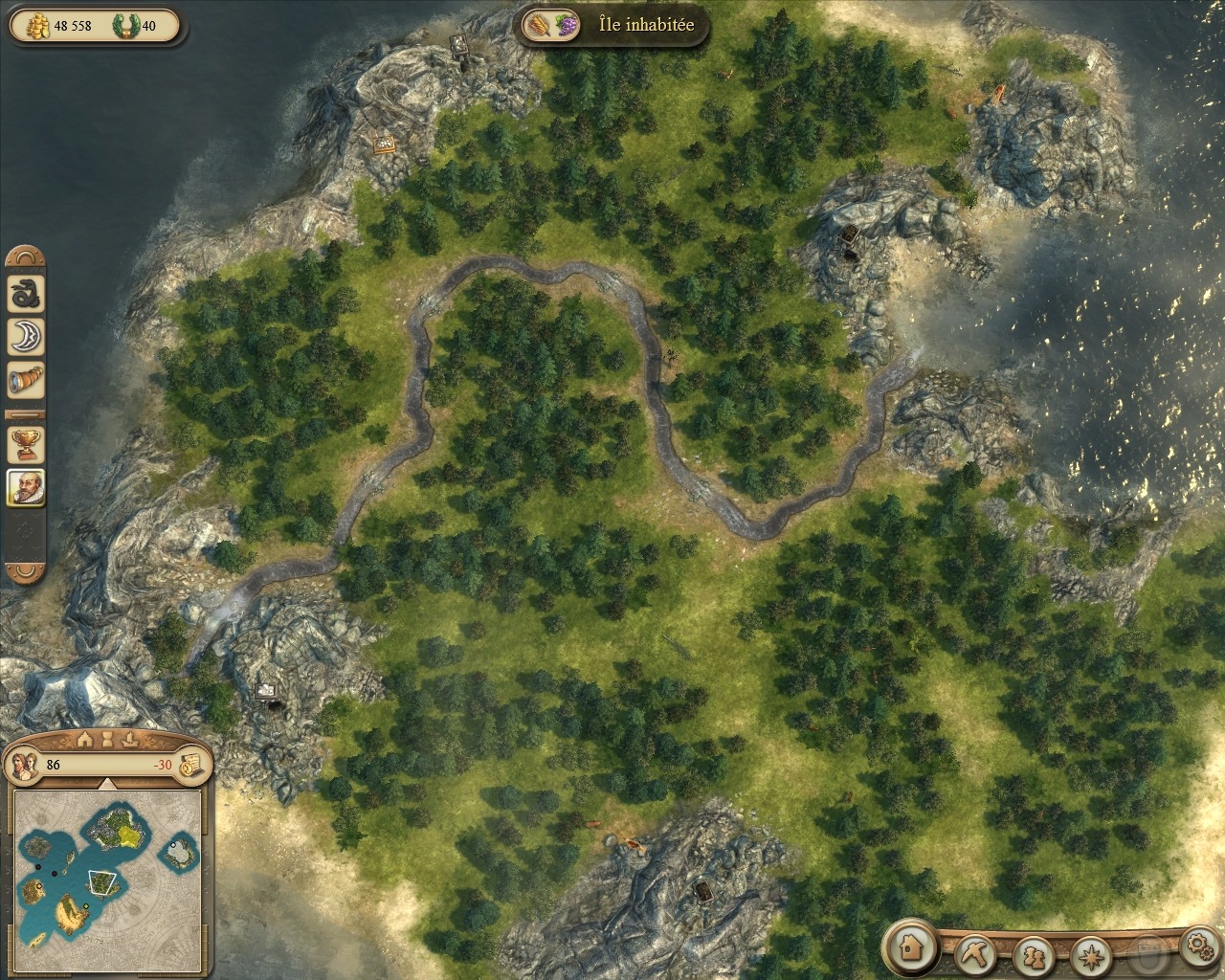Click the sea serpent icon
This screenshot has height=980, width=1225.
coord(26,293)
